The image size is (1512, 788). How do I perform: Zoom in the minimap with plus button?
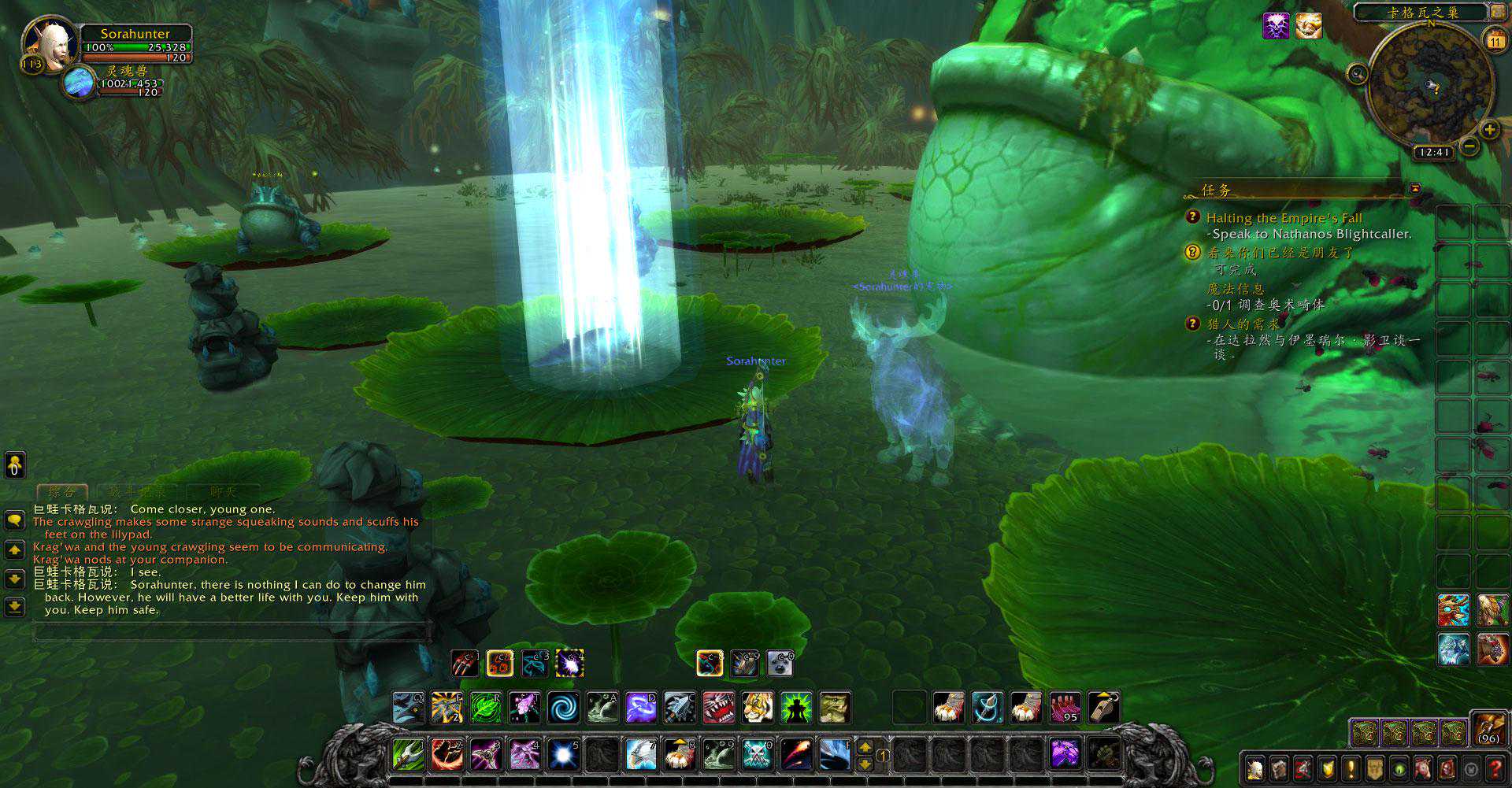(x=1489, y=130)
